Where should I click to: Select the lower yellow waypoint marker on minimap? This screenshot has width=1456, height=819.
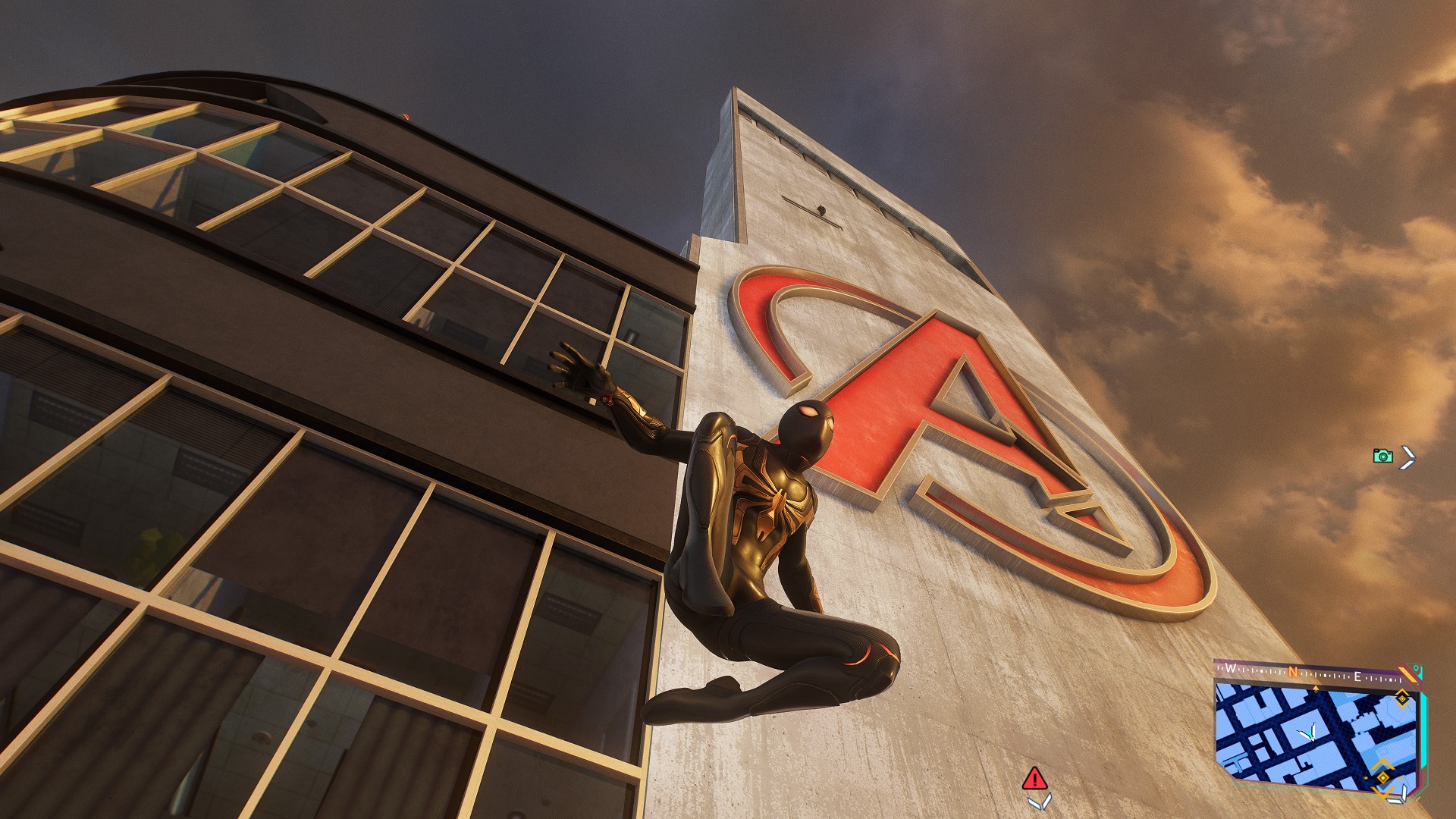point(1382,778)
